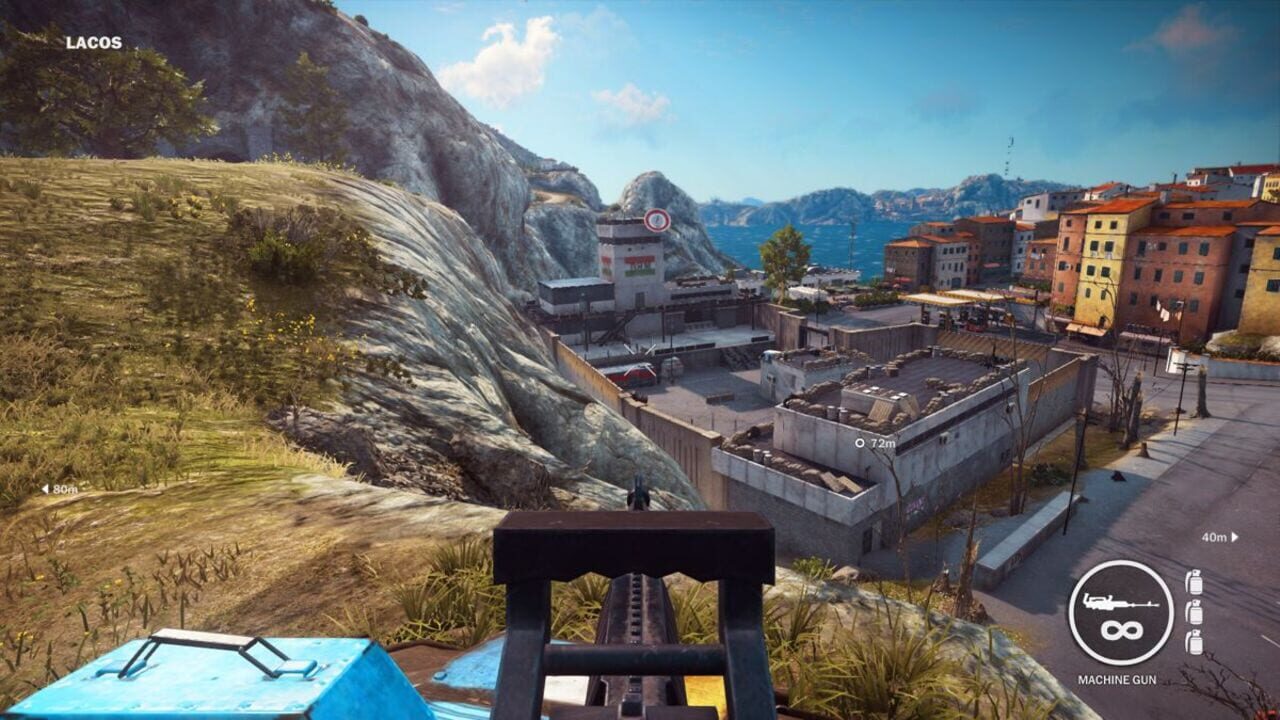Viewport: 1280px width, 720px height.
Task: Click the MACHINE GUN text label
Action: (x=1117, y=679)
